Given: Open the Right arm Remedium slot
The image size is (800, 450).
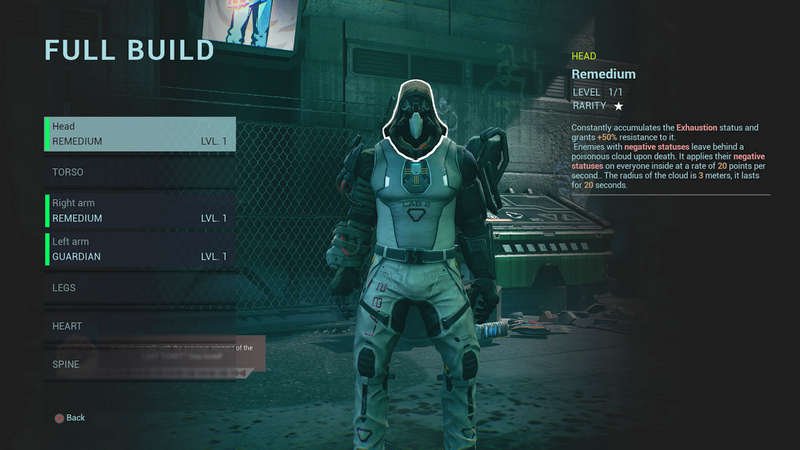Looking at the screenshot, I should tap(140, 210).
